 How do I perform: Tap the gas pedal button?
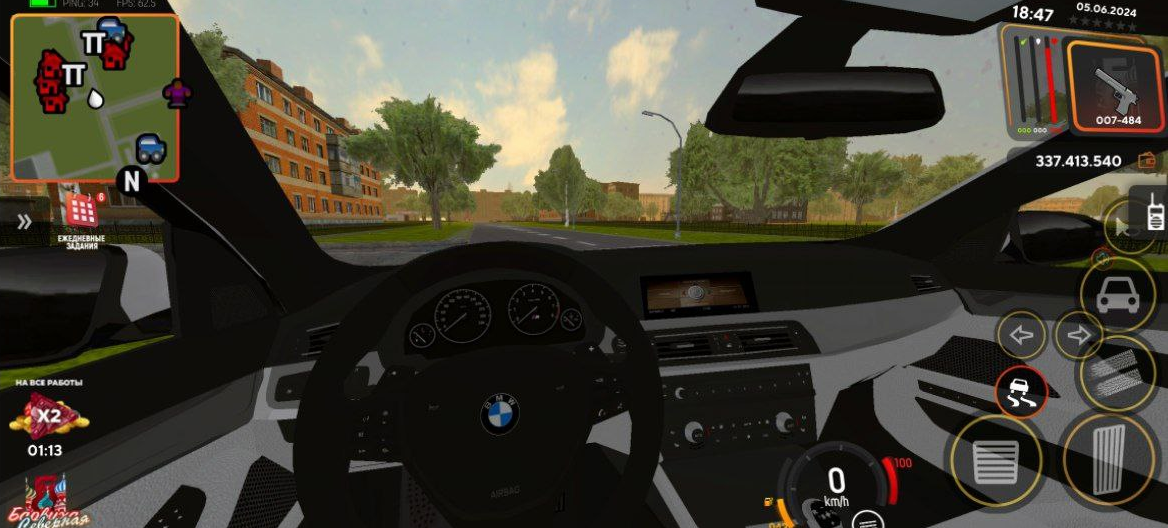[1108, 459]
